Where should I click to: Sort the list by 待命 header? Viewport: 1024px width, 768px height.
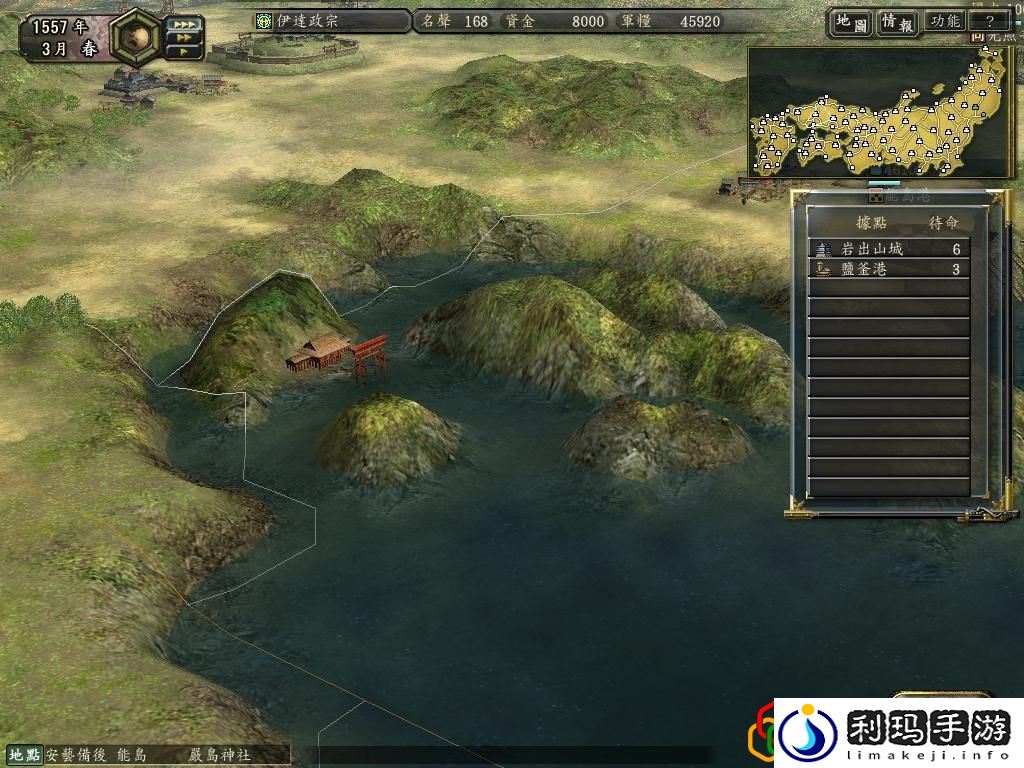pos(944,222)
